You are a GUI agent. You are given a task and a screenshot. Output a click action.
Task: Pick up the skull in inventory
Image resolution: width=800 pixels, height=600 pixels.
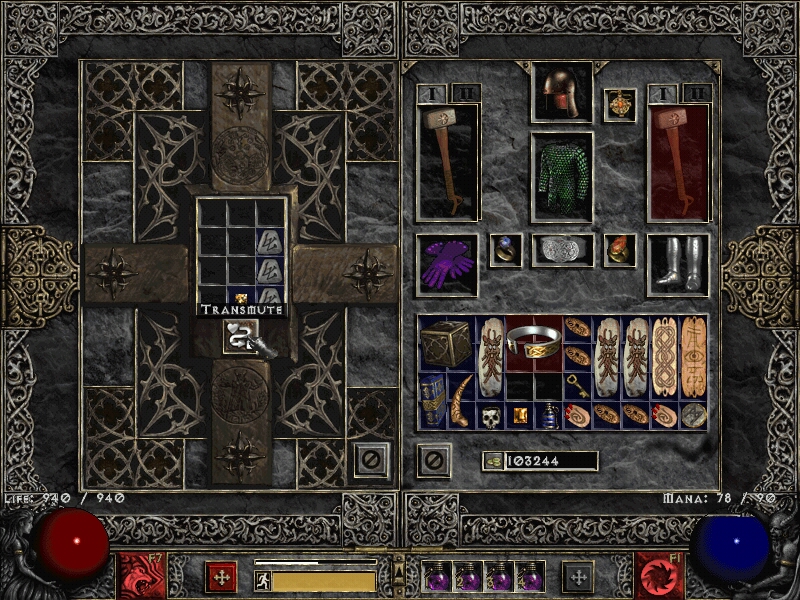490,415
